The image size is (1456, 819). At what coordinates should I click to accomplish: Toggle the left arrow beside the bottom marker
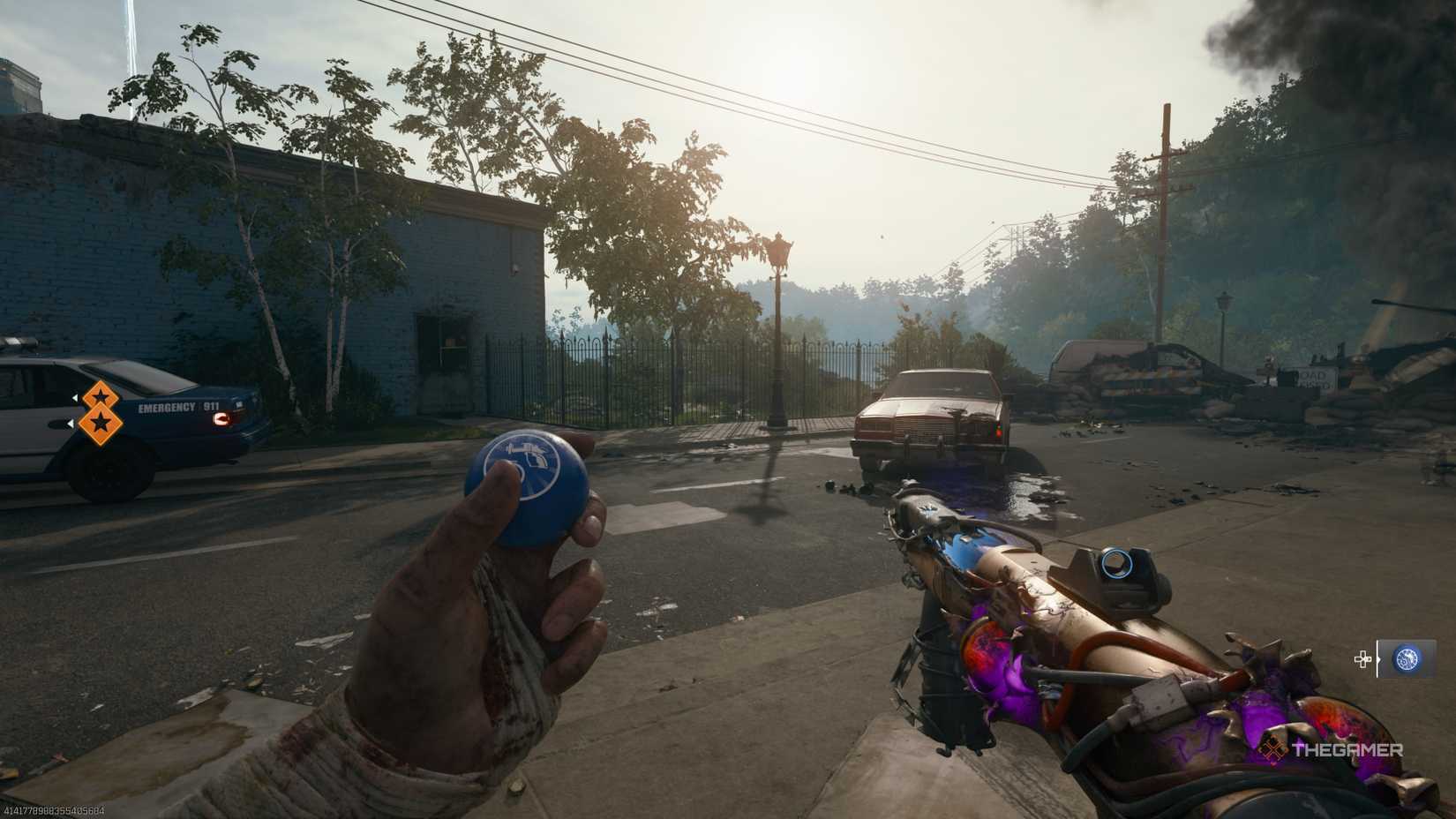tap(71, 424)
